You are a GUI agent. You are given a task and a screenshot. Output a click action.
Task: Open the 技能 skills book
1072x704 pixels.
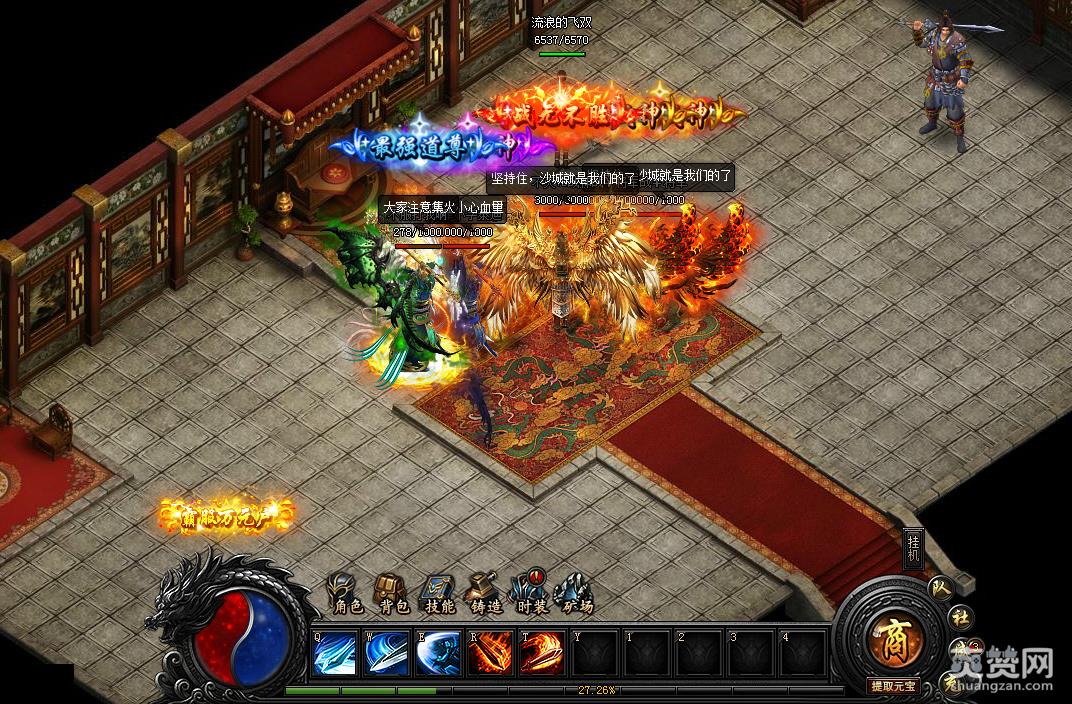point(439,594)
